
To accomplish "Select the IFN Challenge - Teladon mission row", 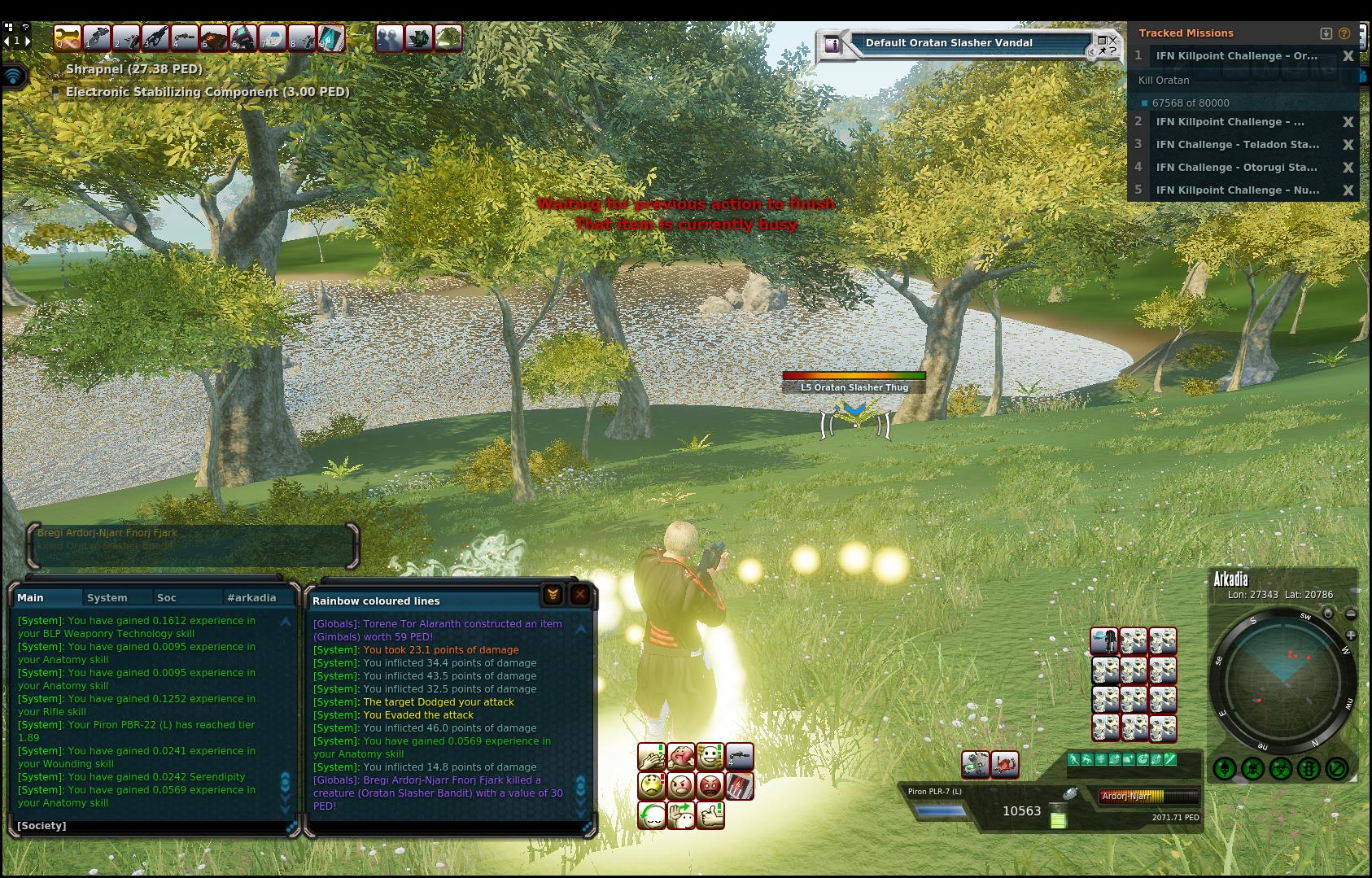I will click(x=1237, y=145).
